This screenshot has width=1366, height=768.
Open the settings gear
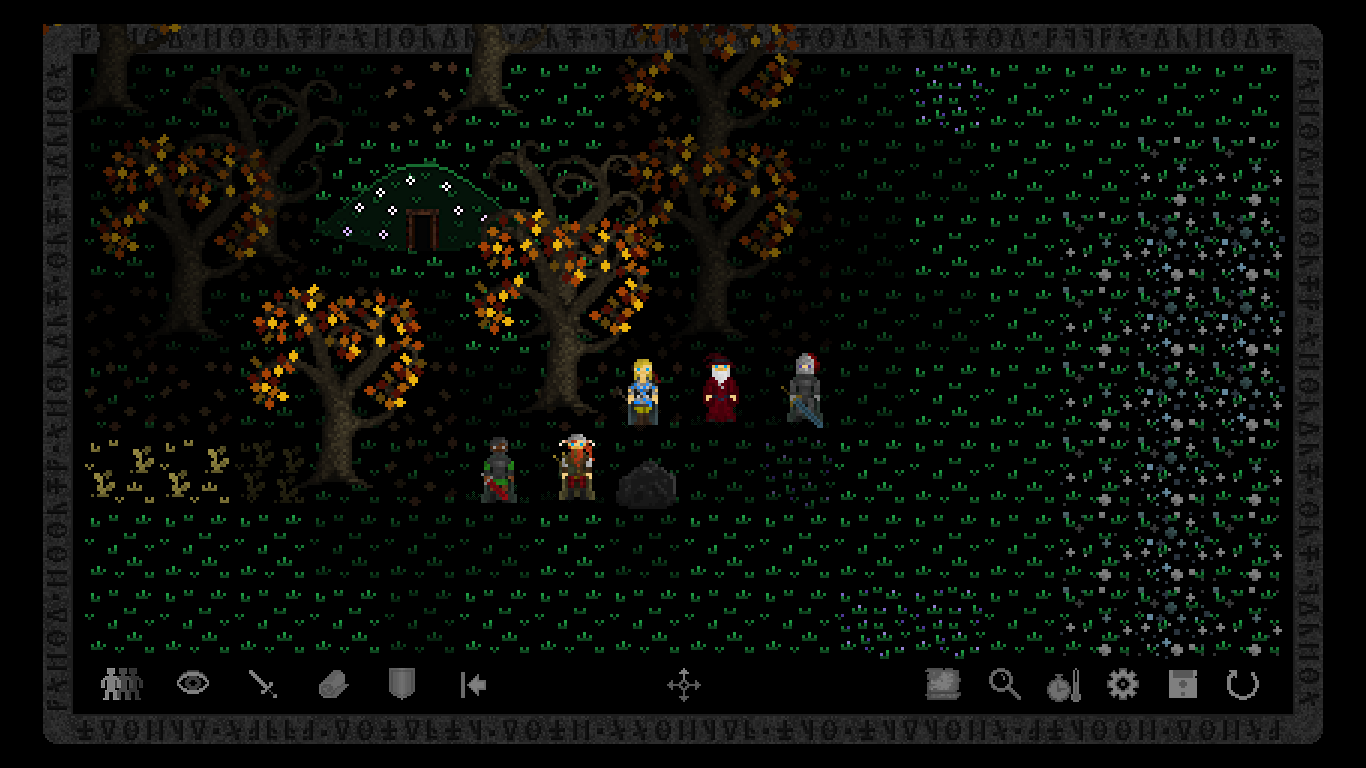coord(1123,685)
